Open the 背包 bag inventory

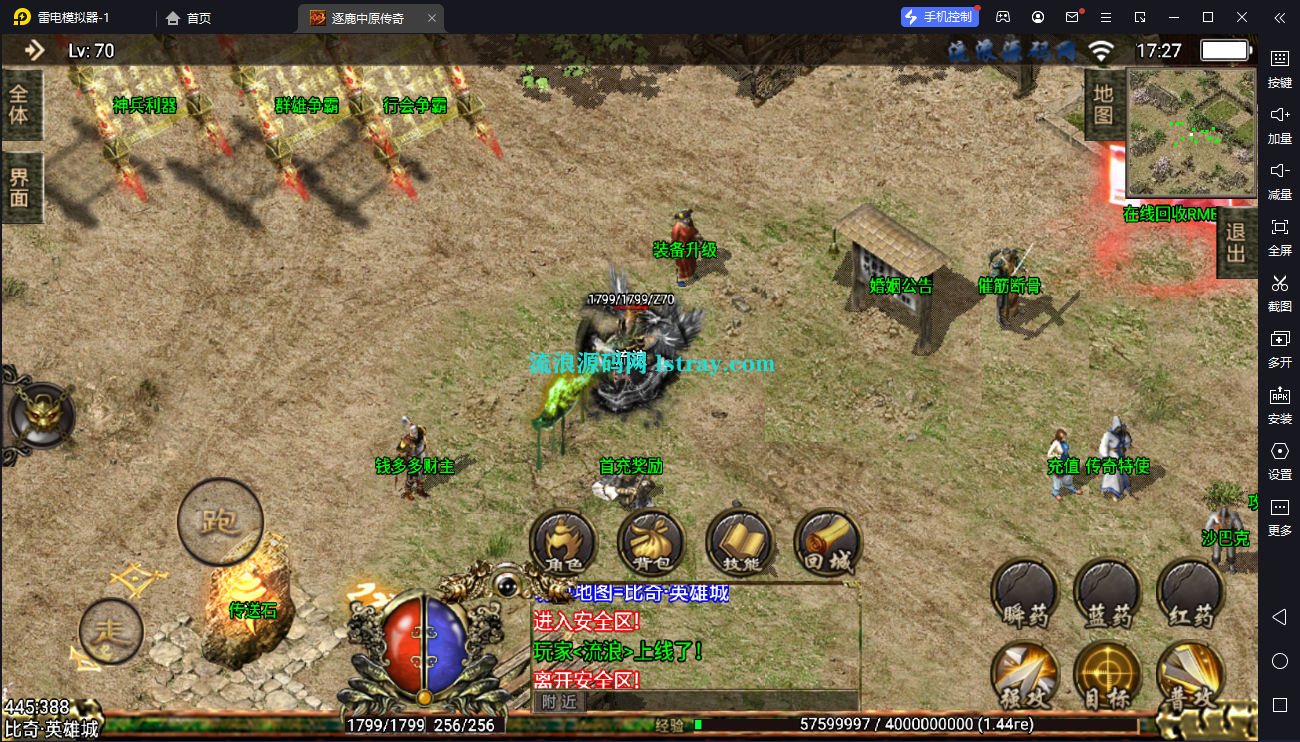(x=651, y=543)
